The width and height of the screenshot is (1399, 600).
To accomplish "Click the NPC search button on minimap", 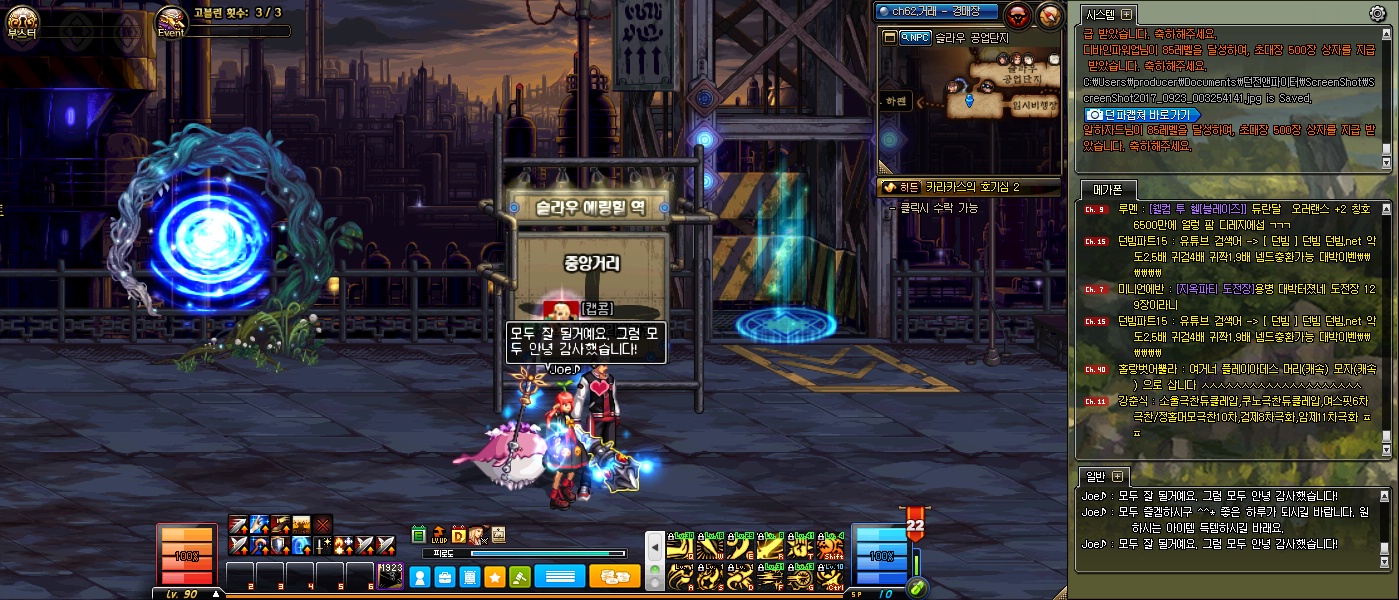I will tap(915, 38).
